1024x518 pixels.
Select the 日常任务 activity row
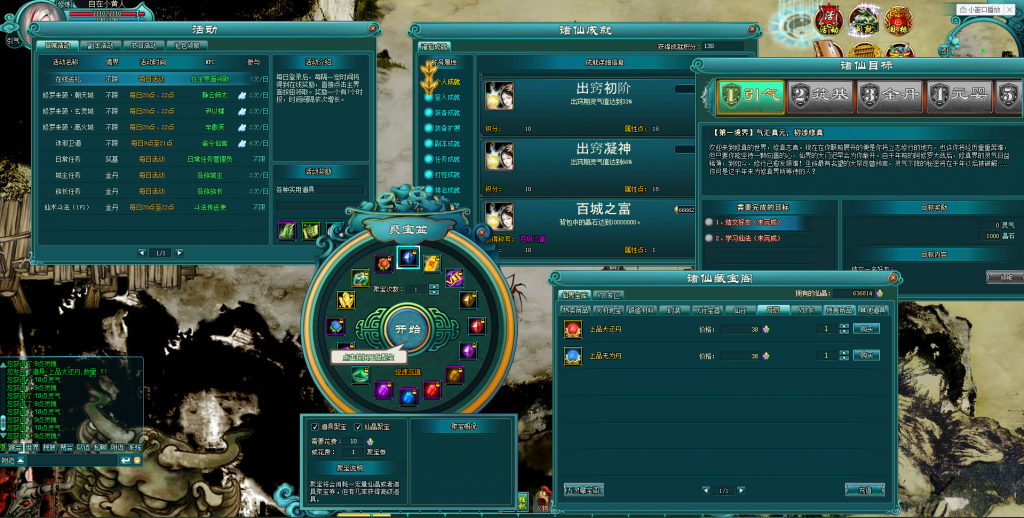point(67,158)
